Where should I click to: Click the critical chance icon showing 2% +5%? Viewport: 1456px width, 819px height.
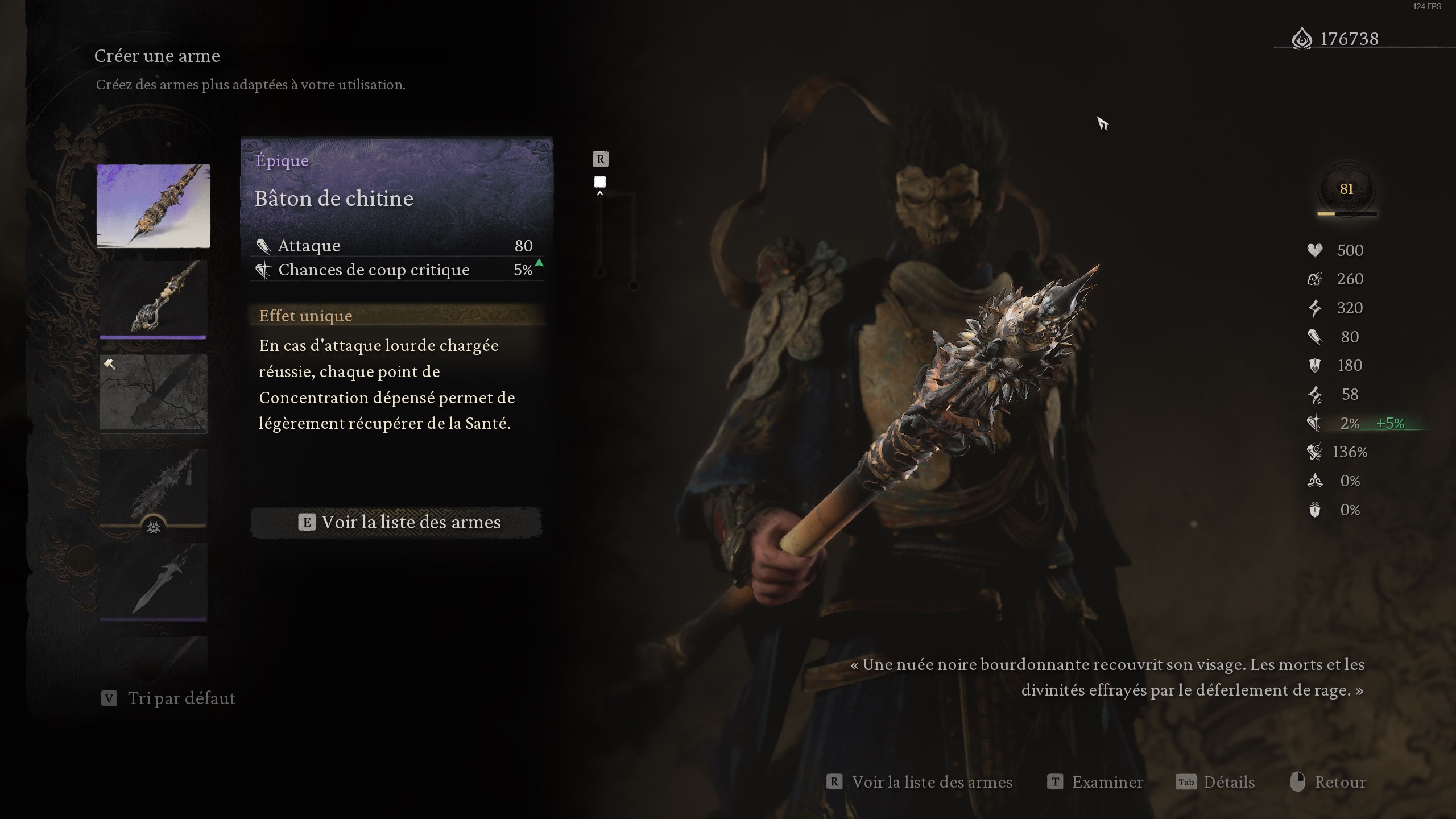click(1316, 423)
